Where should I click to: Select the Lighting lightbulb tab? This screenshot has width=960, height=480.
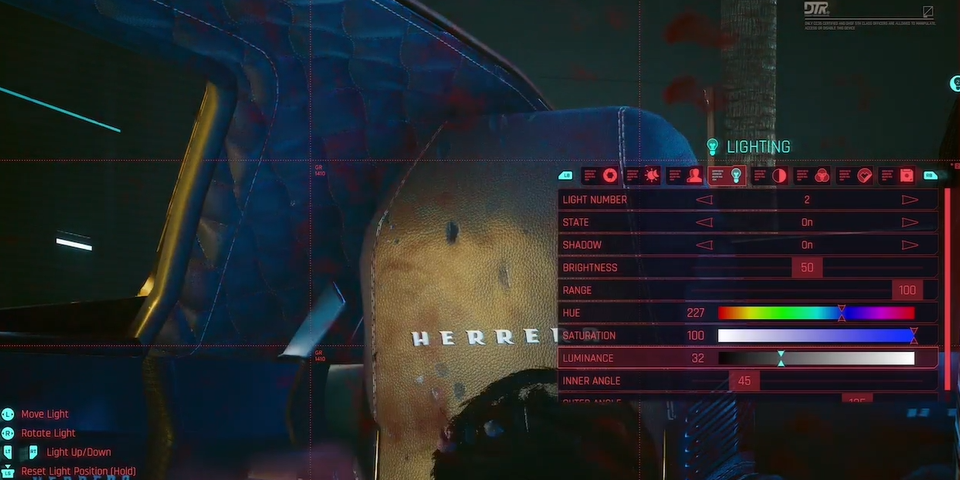click(736, 176)
